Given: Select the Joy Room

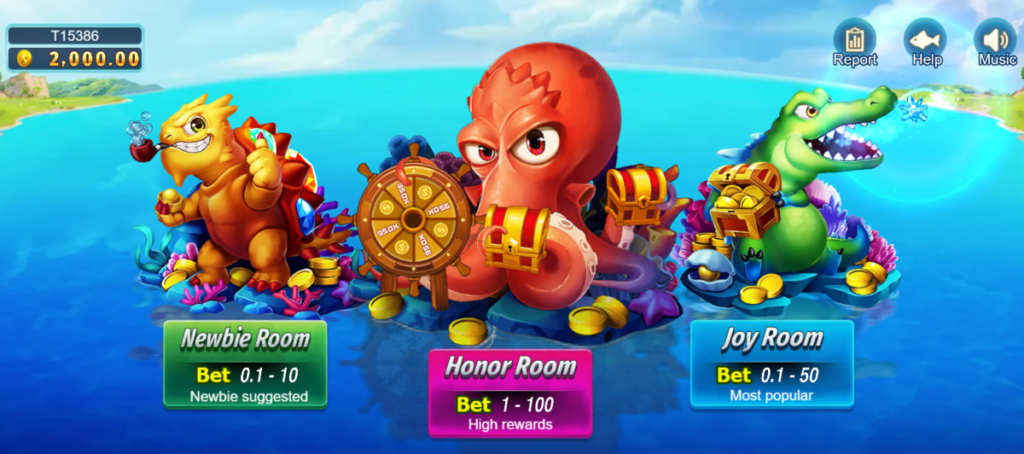Looking at the screenshot, I should [771, 364].
